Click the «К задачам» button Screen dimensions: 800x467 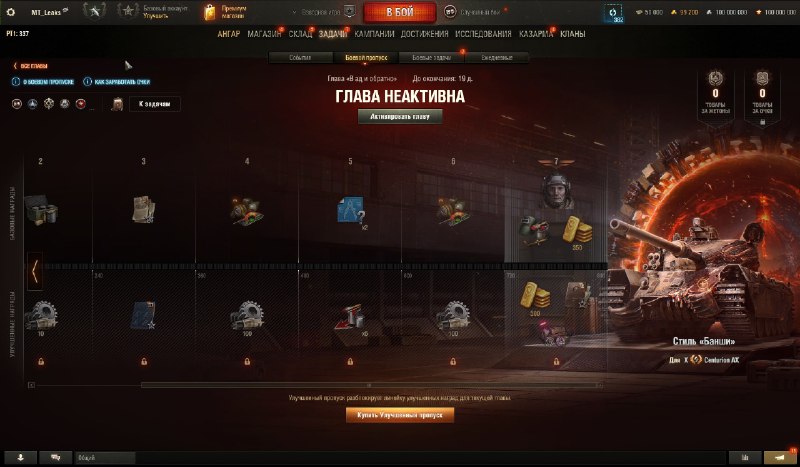tap(155, 104)
